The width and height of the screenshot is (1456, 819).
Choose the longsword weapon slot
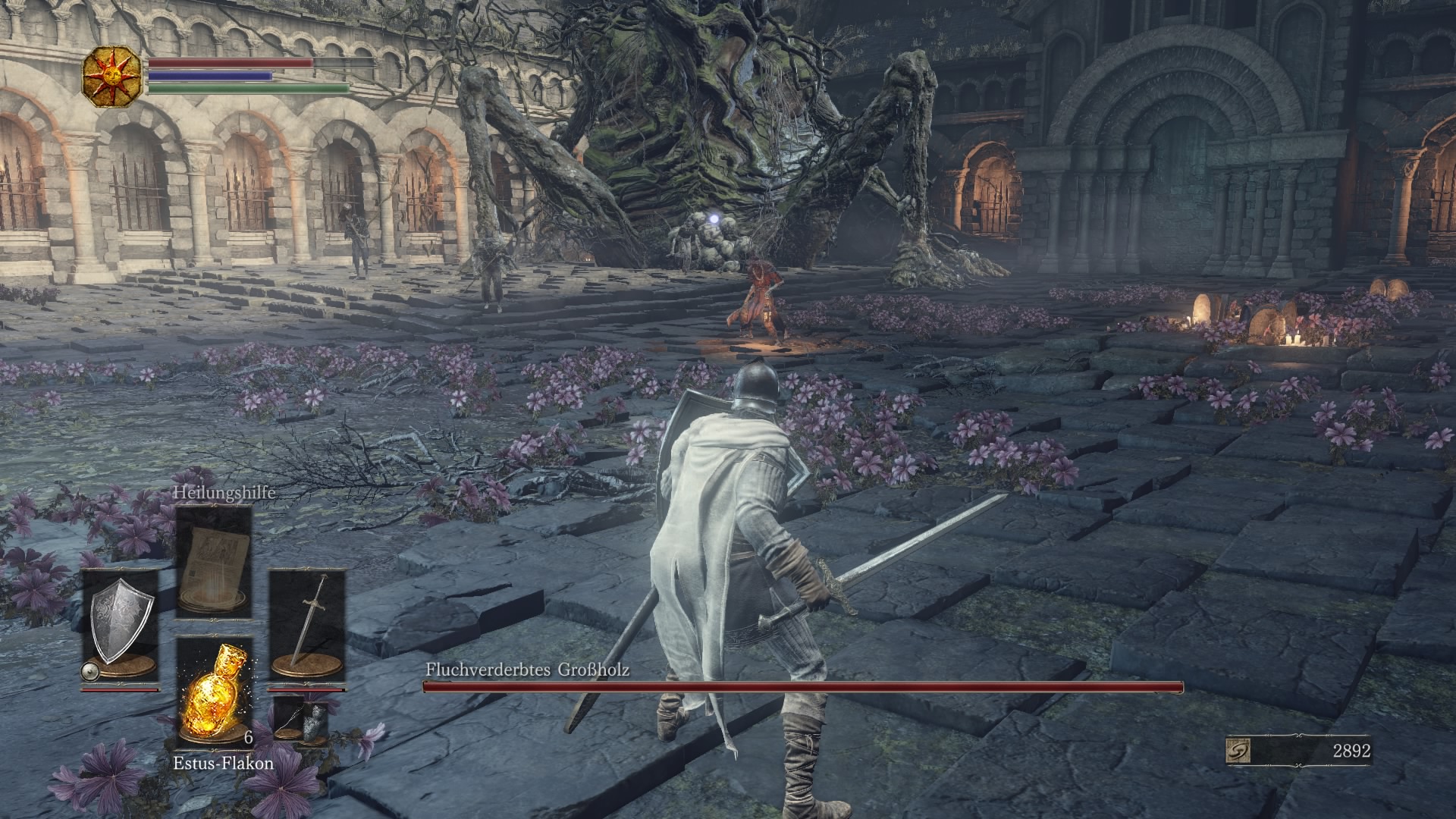click(x=307, y=623)
